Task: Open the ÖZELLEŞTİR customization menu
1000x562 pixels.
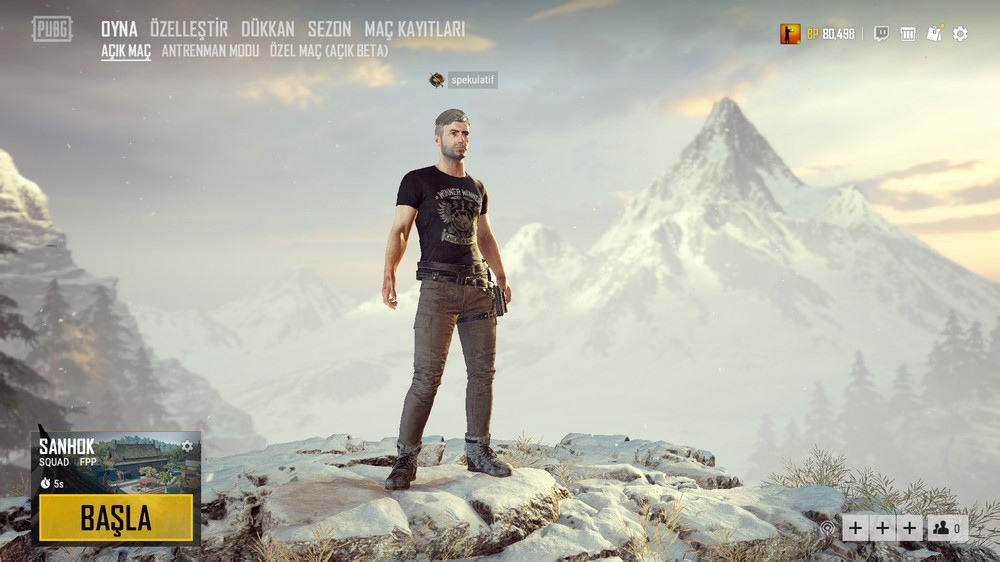Action: point(189,29)
